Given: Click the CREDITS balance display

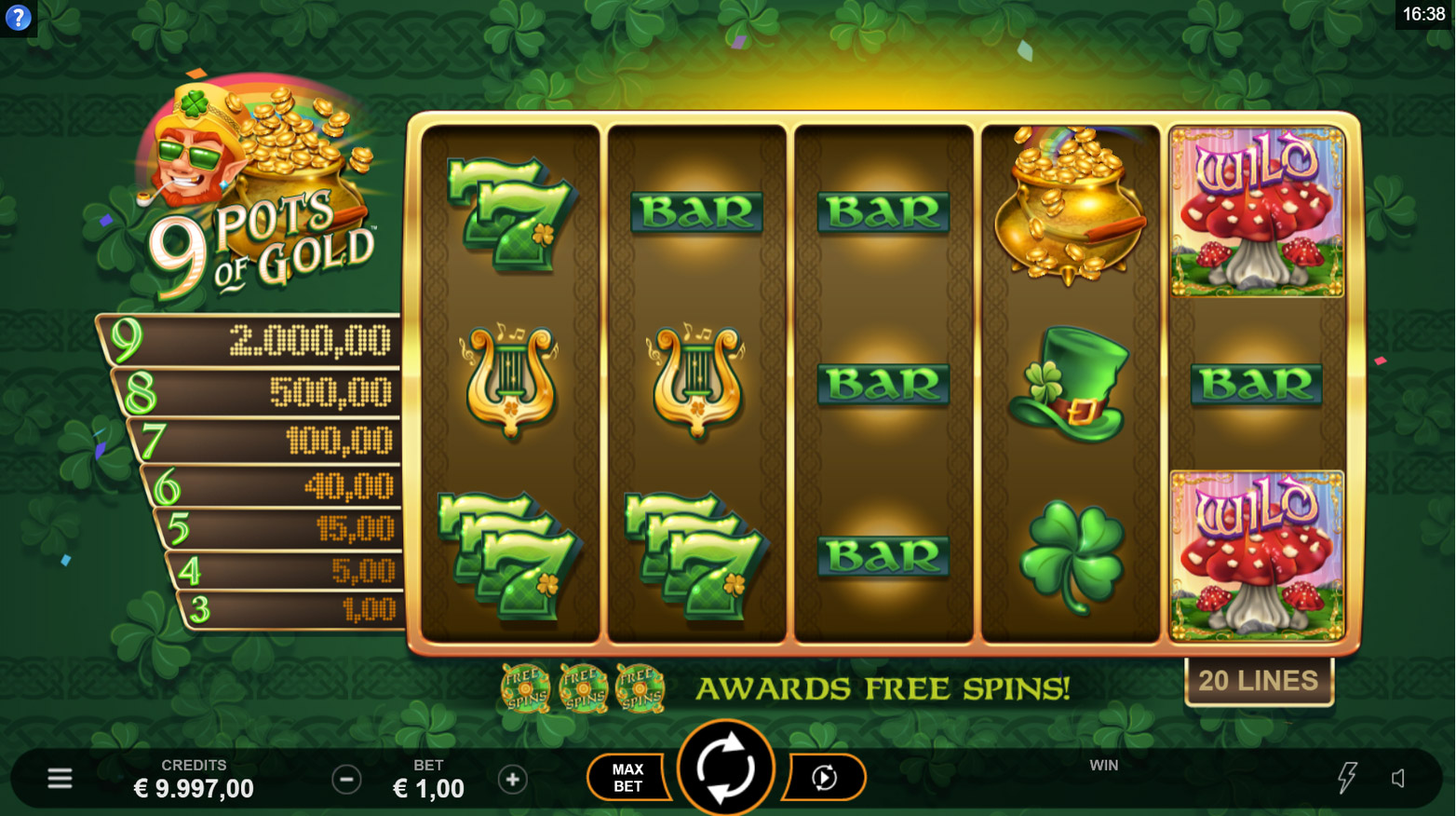Looking at the screenshot, I should click(194, 779).
